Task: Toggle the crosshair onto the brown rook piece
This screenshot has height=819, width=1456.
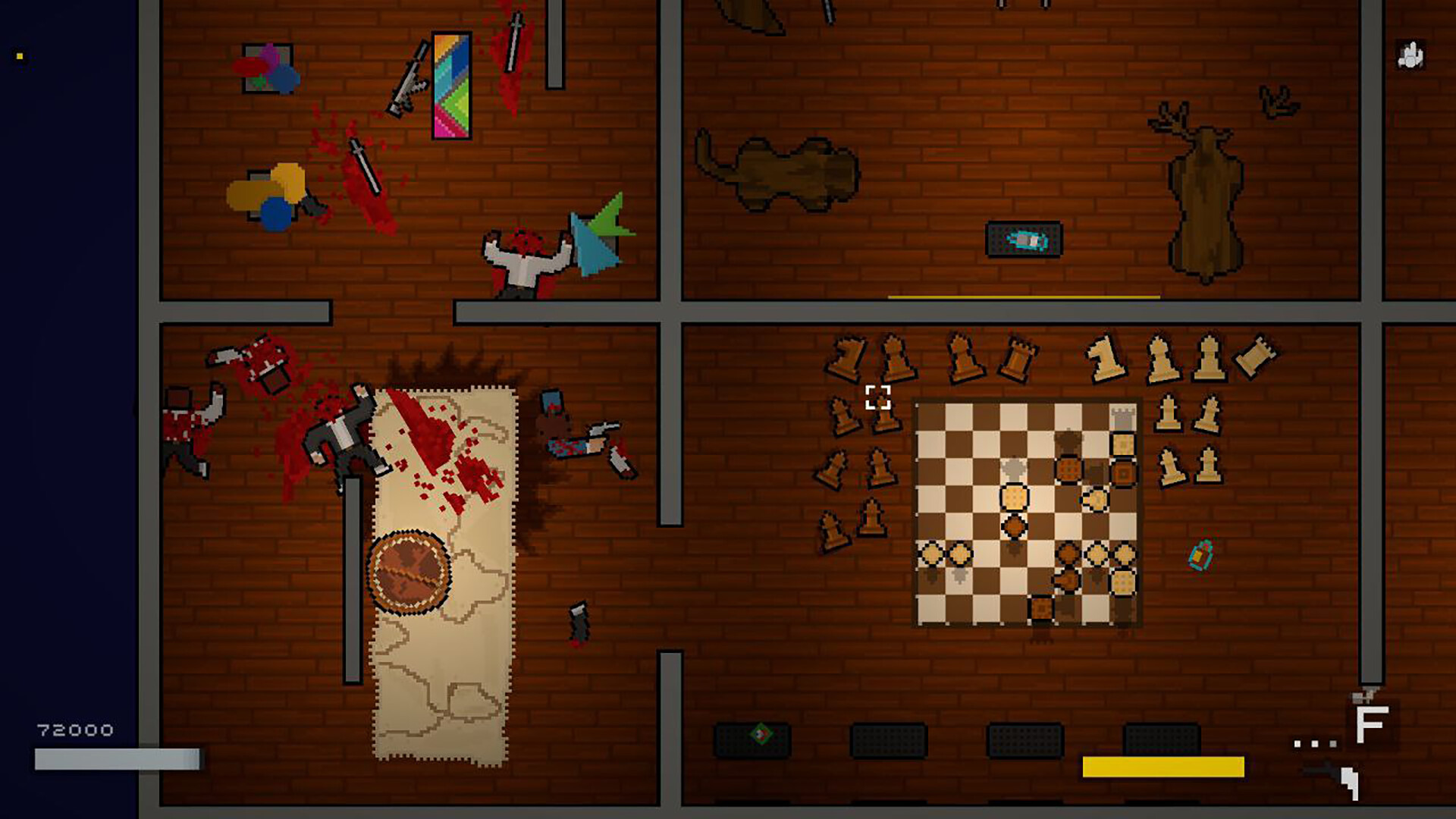Action: (x=1018, y=357)
